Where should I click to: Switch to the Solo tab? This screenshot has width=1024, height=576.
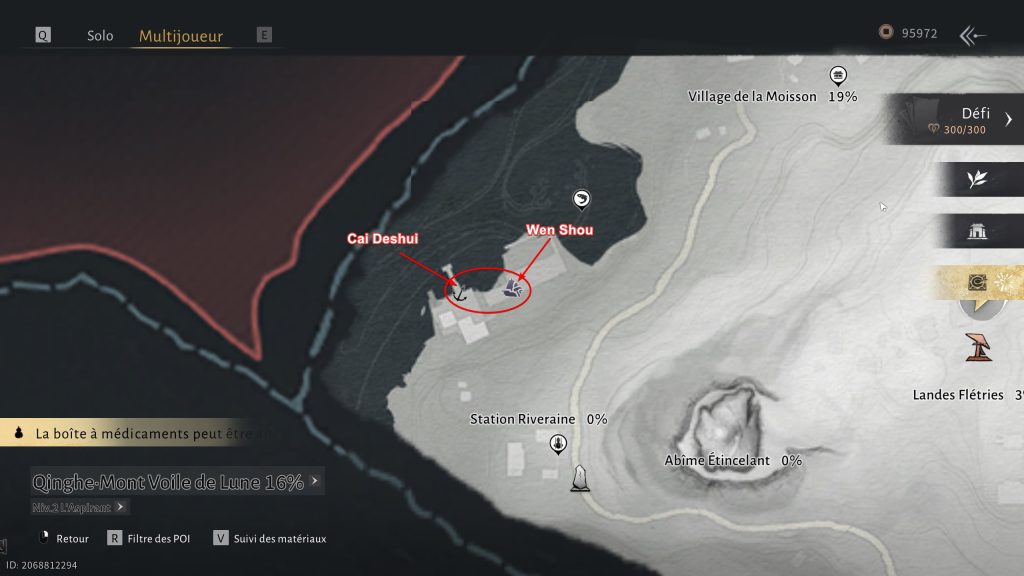(x=100, y=35)
